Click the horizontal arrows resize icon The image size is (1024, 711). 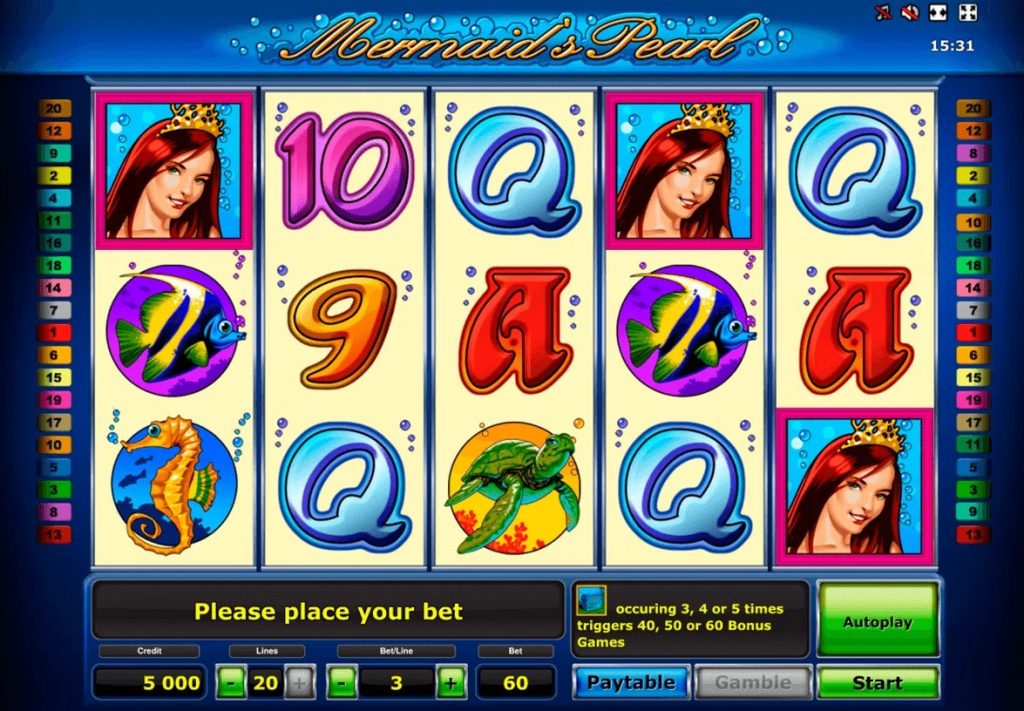click(x=938, y=13)
